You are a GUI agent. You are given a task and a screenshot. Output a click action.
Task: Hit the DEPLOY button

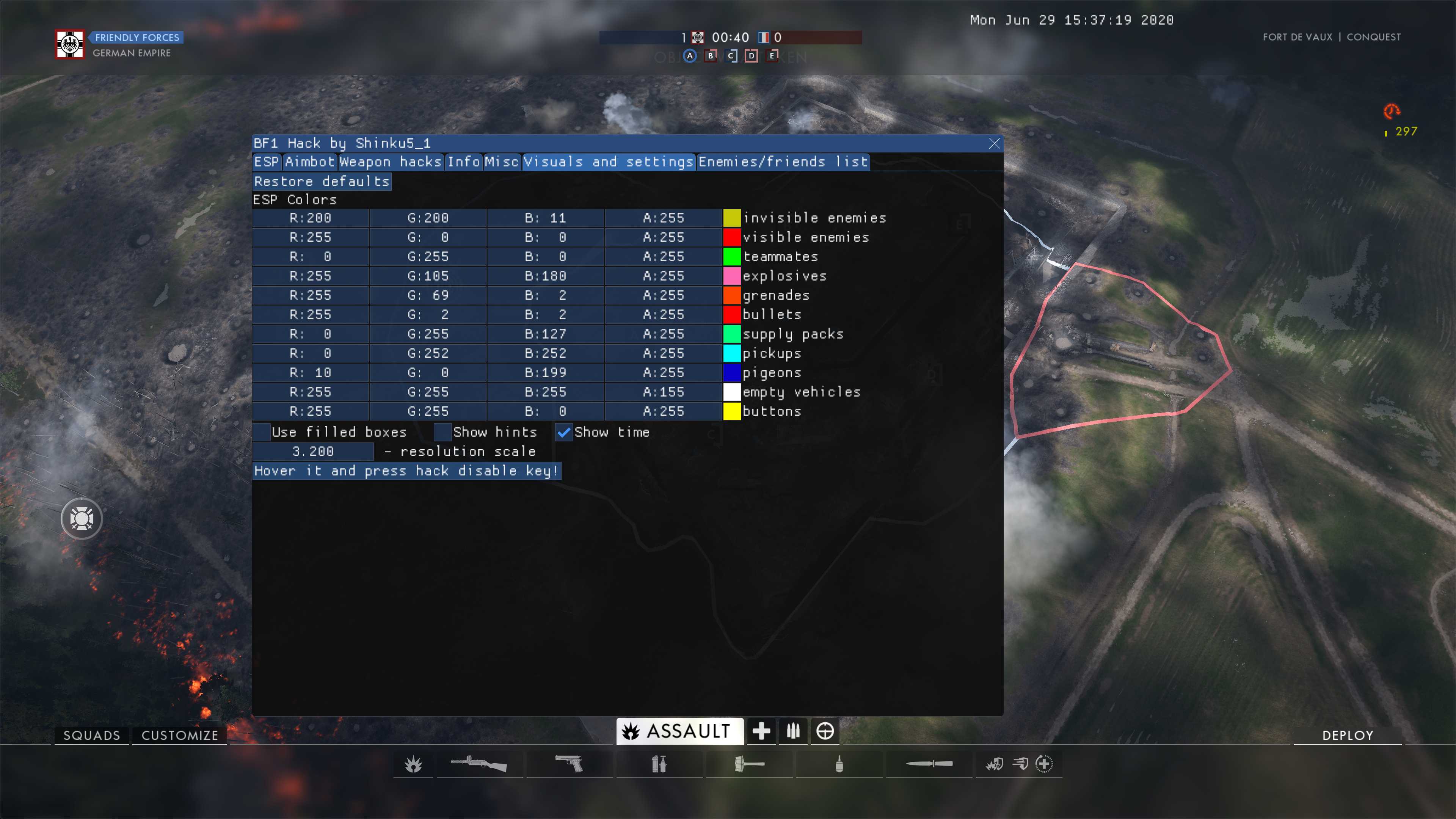1348,735
